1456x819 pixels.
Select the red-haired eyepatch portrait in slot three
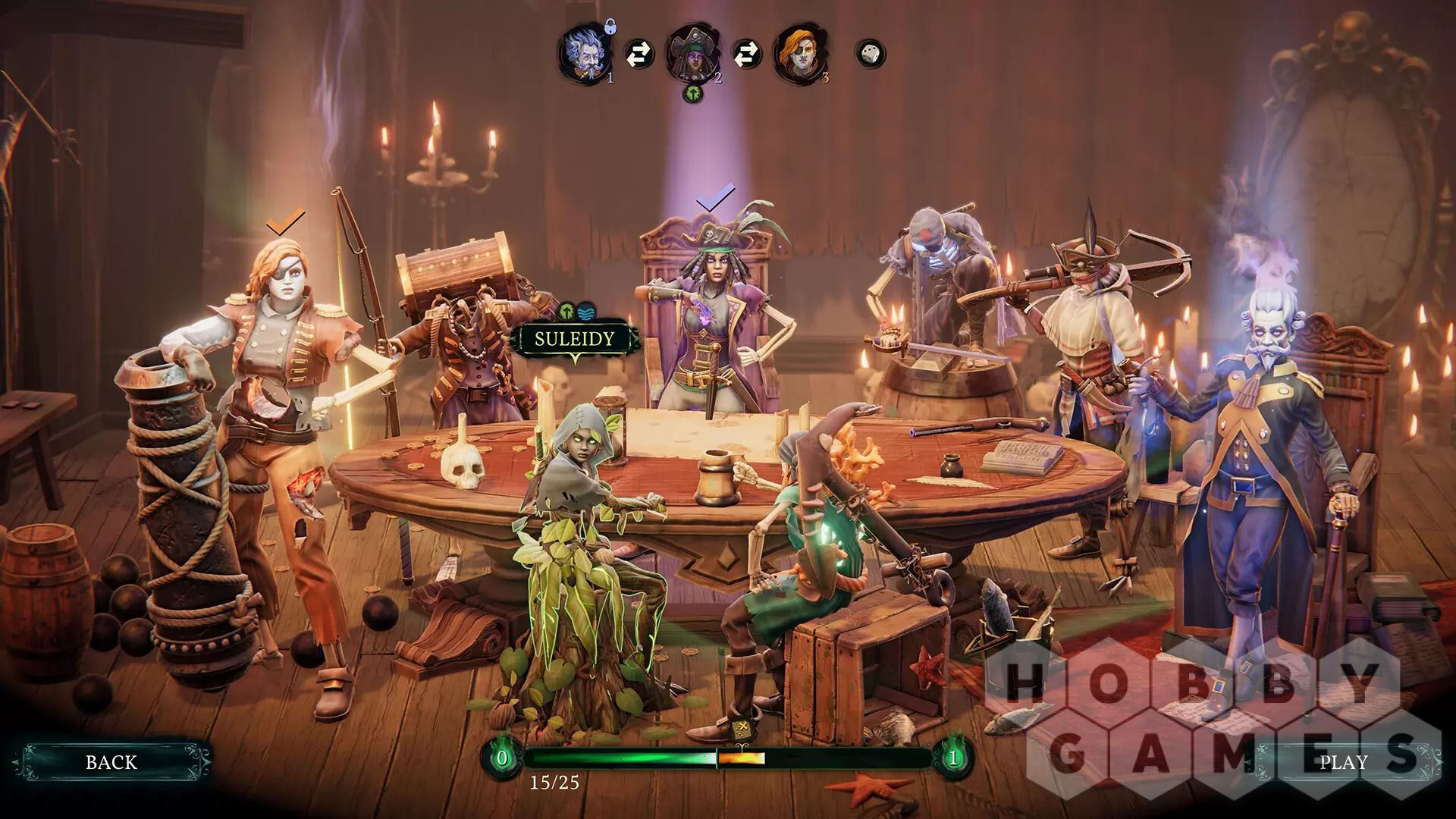(799, 53)
